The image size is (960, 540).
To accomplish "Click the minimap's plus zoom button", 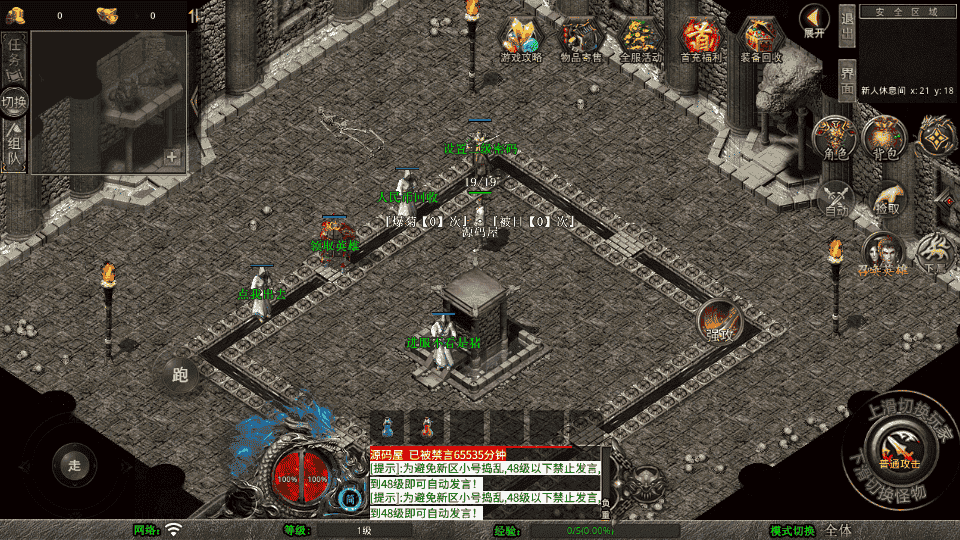I will [172, 157].
